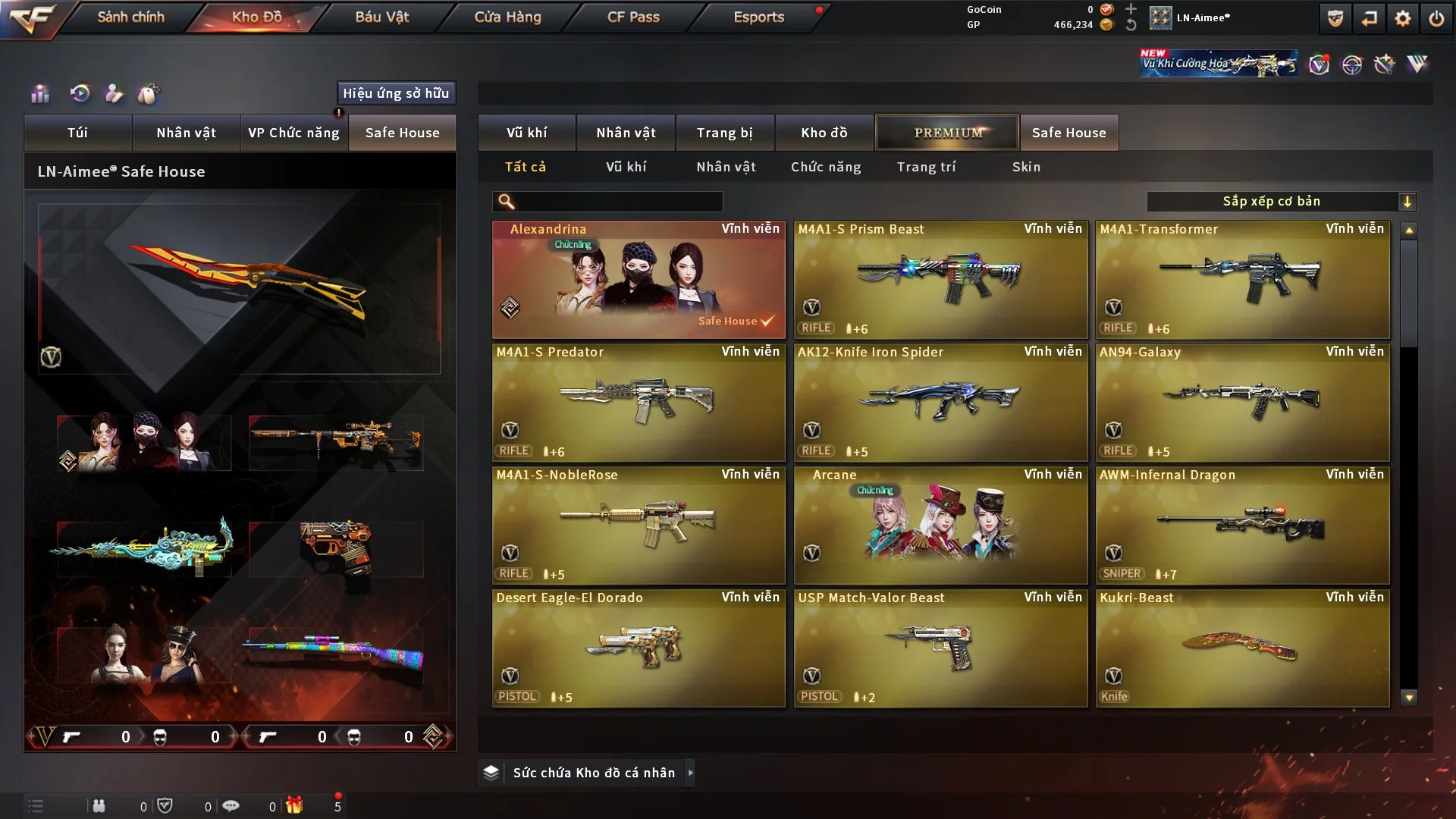Select the Kukri-Beast knife

[1242, 648]
